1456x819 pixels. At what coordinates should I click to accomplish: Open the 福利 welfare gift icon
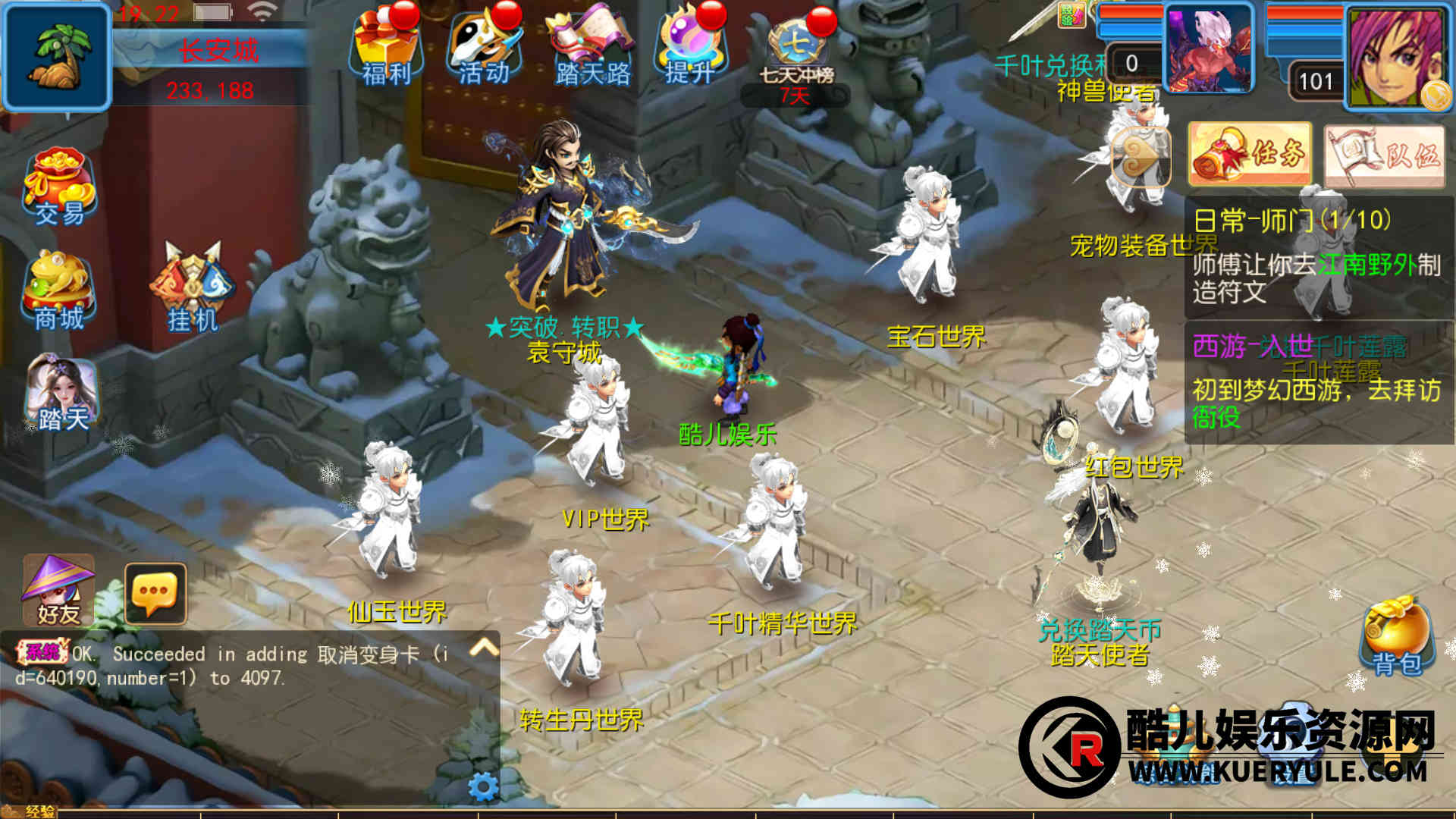(x=385, y=47)
